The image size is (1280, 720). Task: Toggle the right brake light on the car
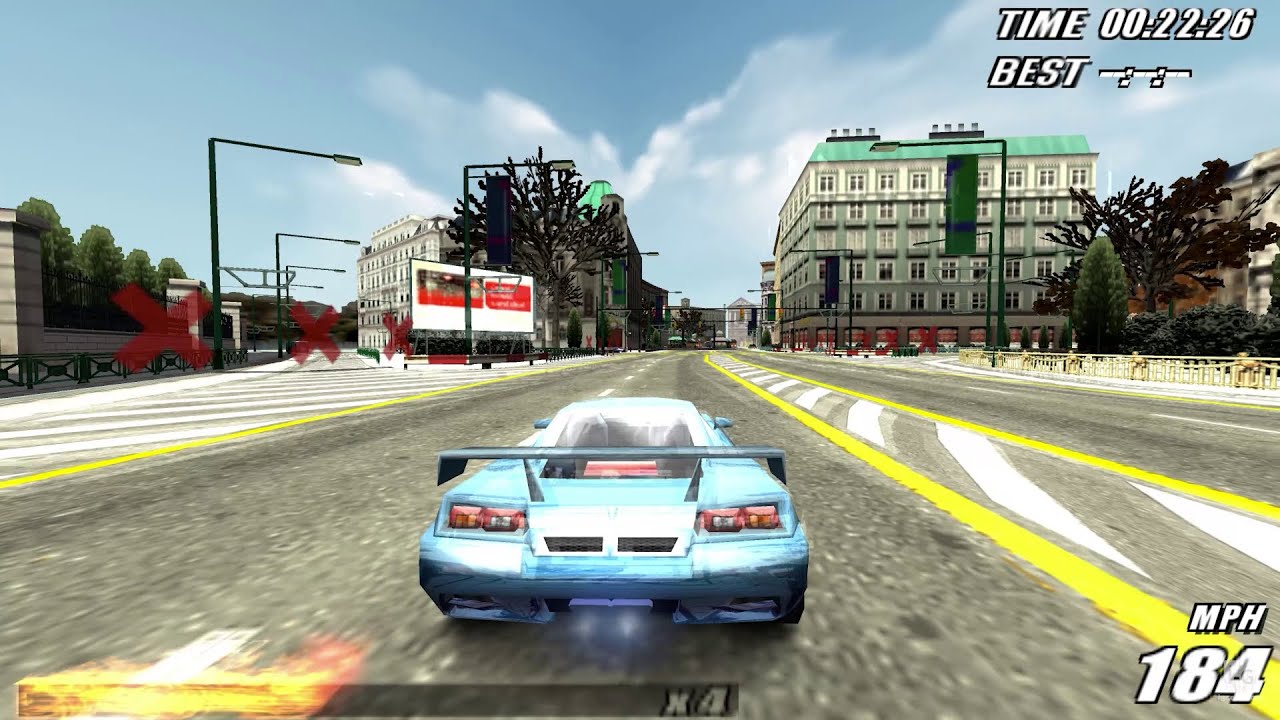740,519
